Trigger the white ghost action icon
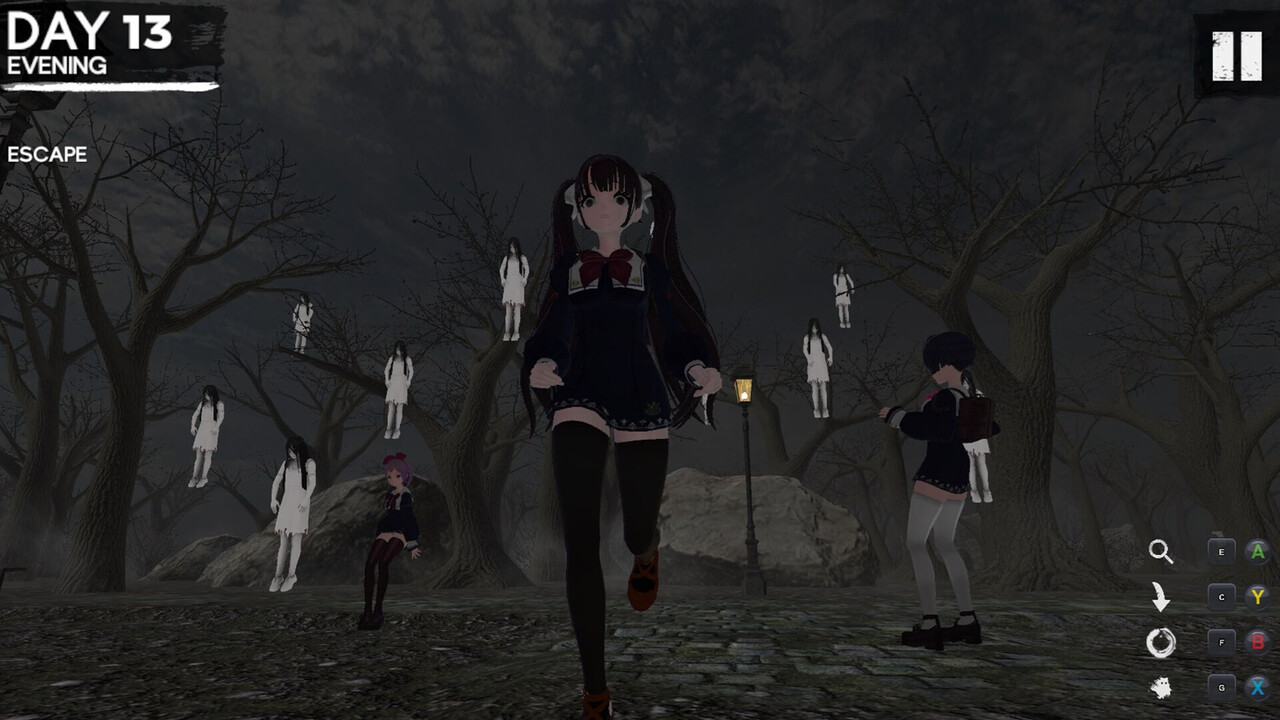This screenshot has height=720, width=1280. pyautogui.click(x=1160, y=688)
